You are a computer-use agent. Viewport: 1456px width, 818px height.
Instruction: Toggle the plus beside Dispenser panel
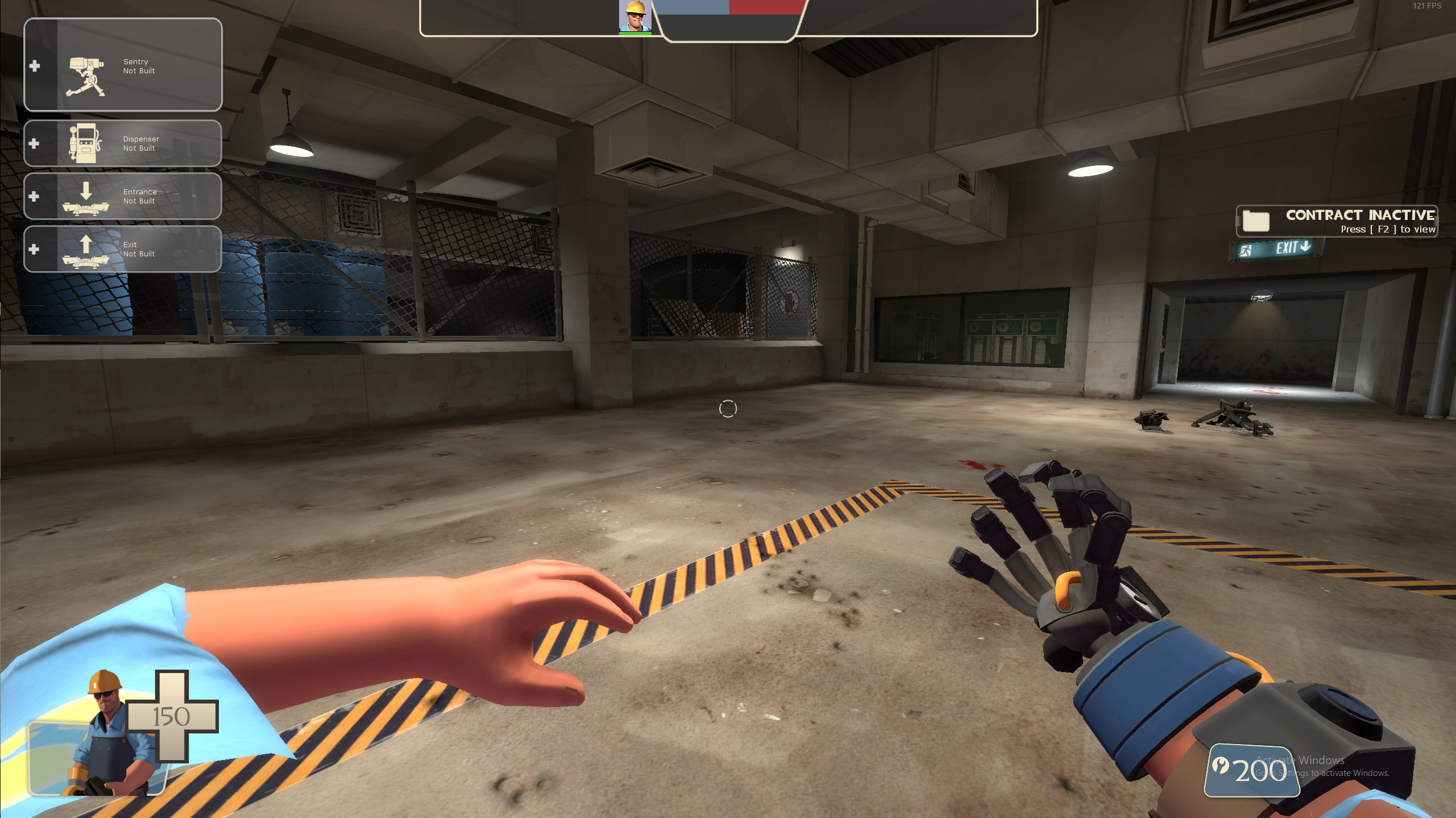[x=34, y=144]
